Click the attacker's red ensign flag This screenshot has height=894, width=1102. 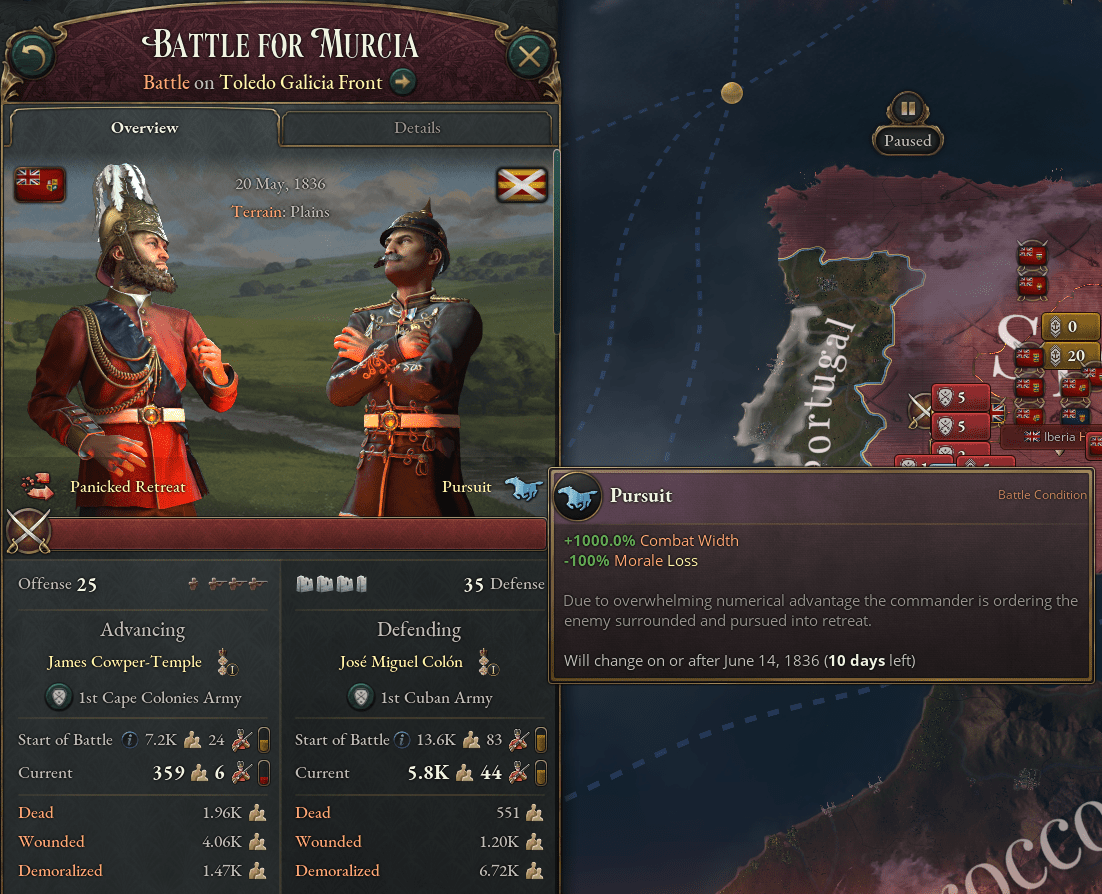pos(40,184)
